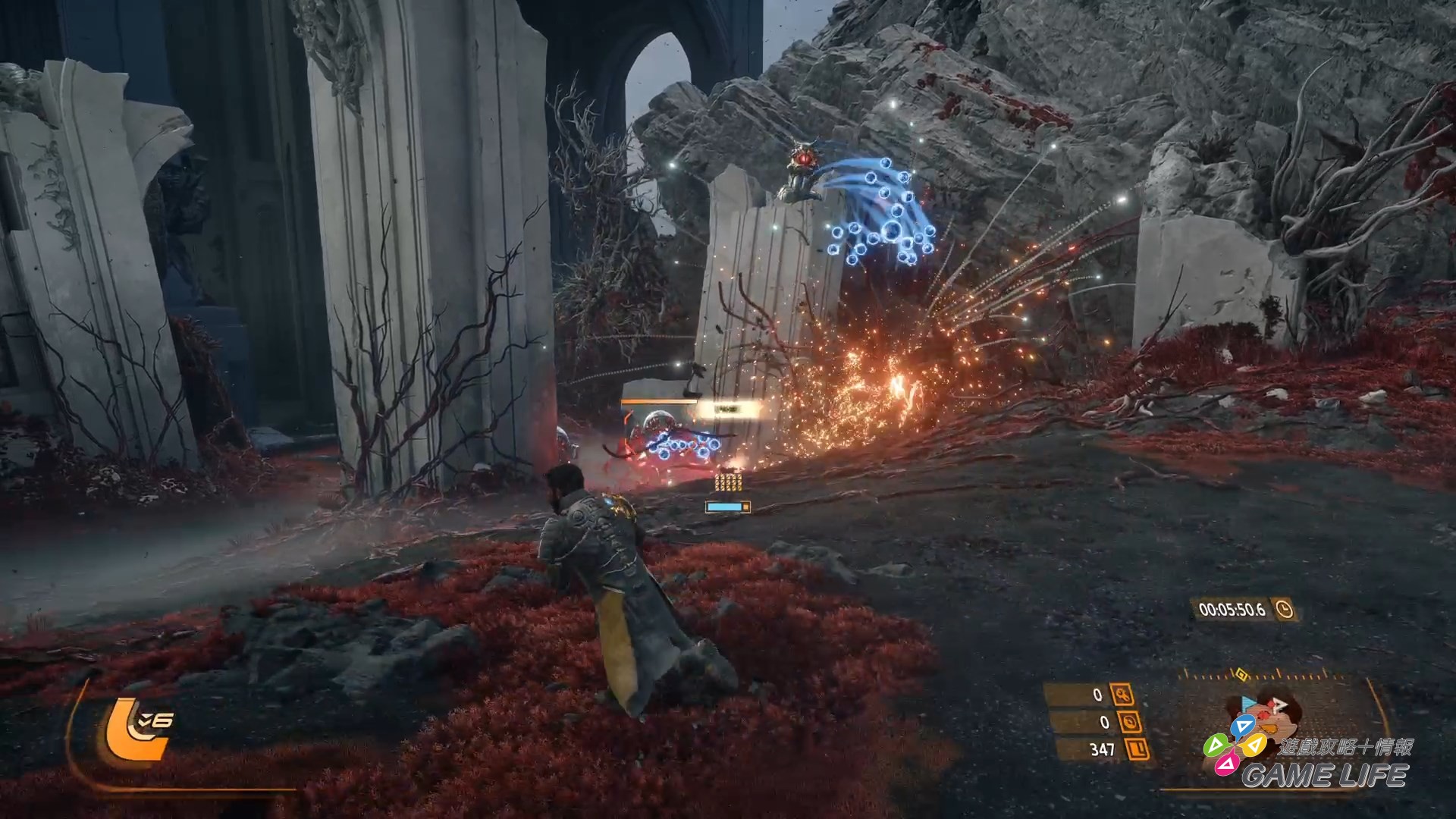Screen dimensions: 1456x819
Task: Select the wrench and gear resource icon
Action: coord(1122,694)
